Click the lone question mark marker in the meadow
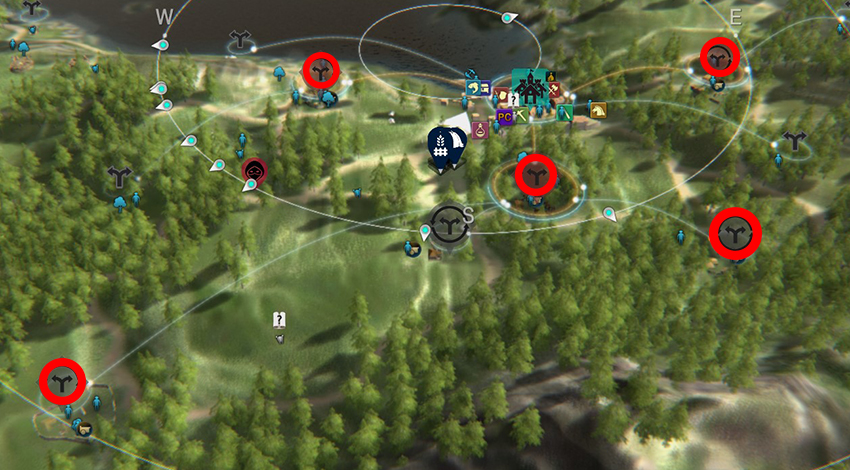 click(x=280, y=320)
